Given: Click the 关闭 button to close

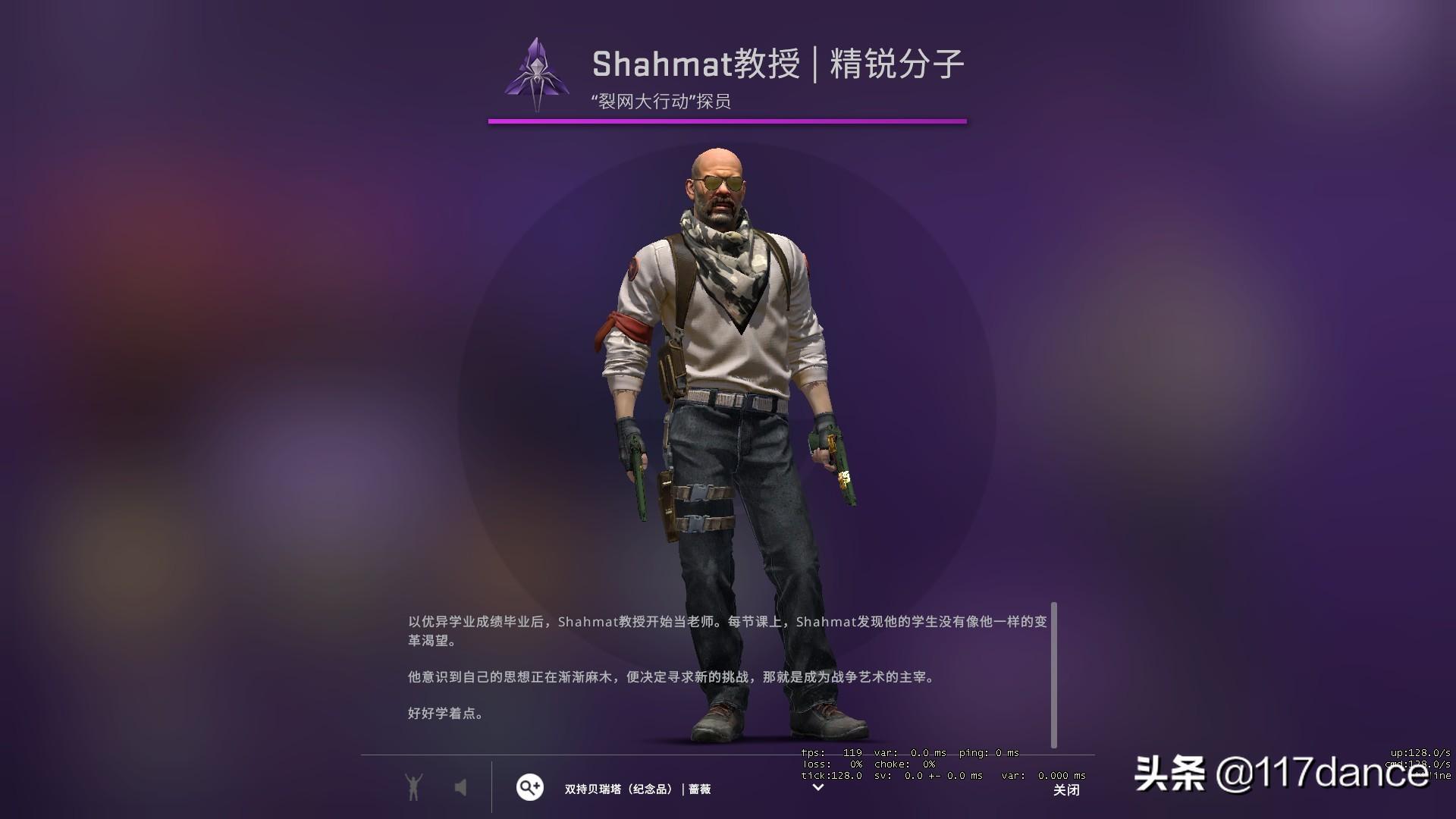Looking at the screenshot, I should coord(1068,791).
